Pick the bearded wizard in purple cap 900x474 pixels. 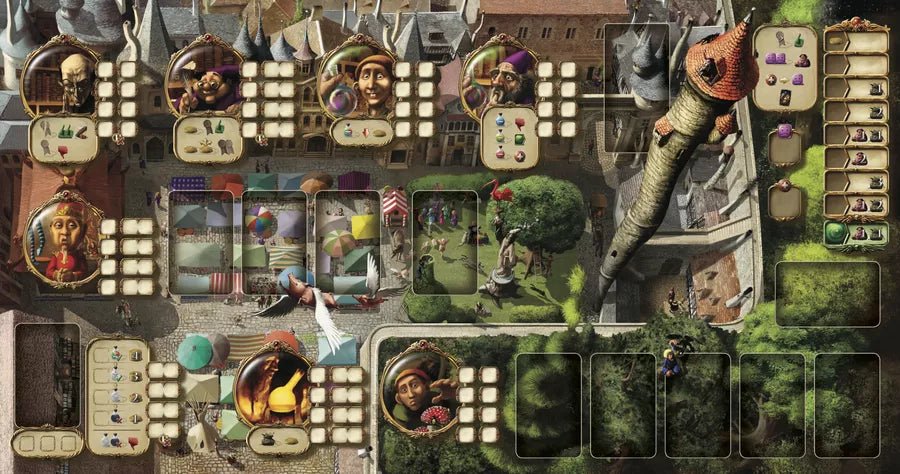point(499,82)
